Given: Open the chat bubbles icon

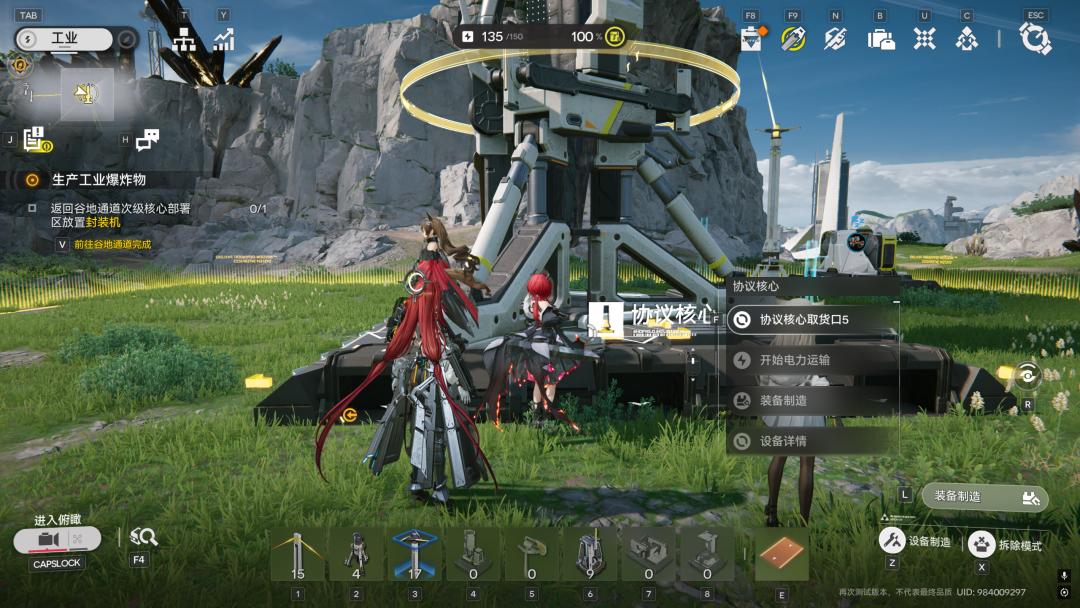Looking at the screenshot, I should click(147, 140).
